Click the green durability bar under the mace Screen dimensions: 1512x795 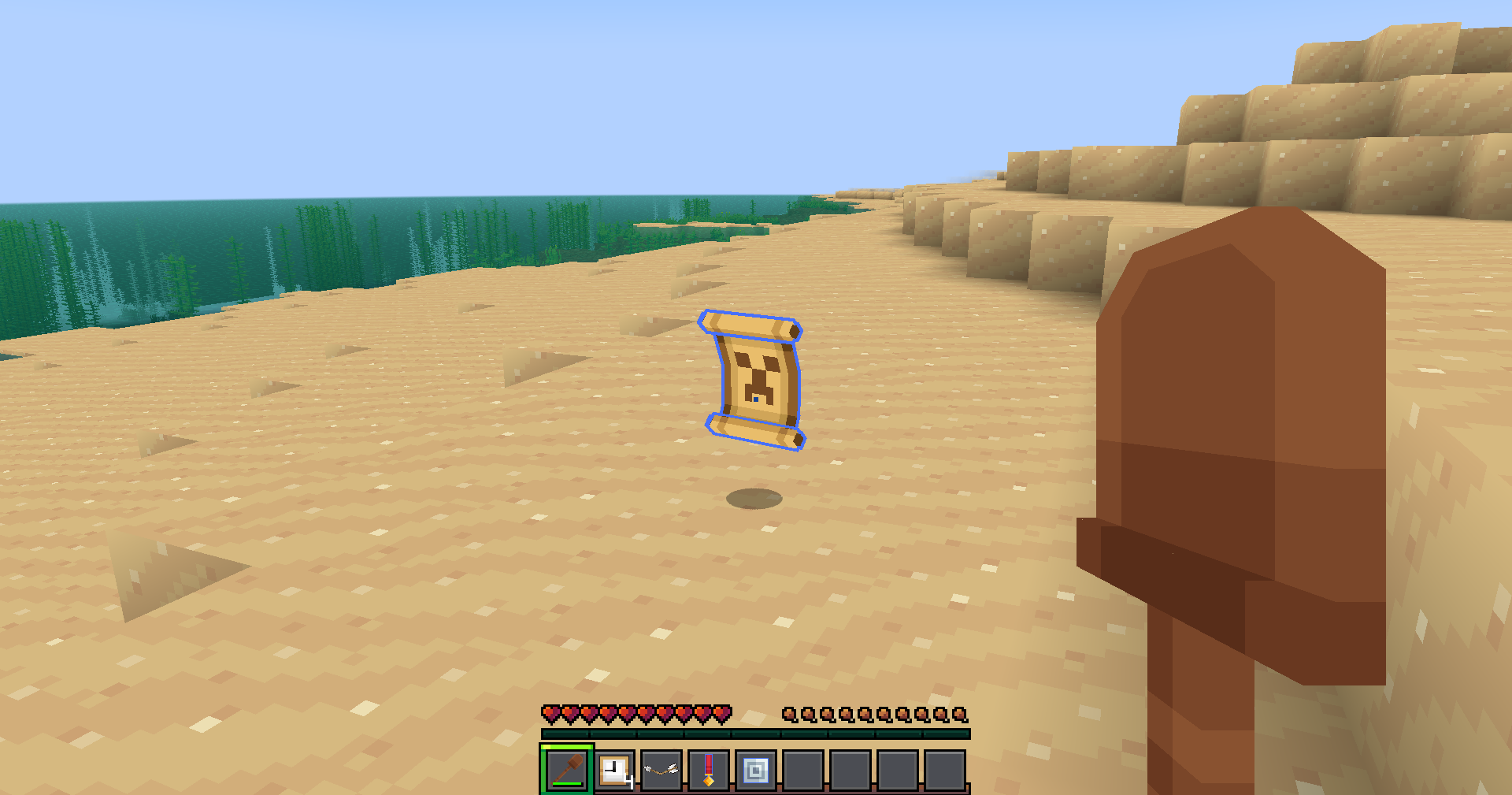pyautogui.click(x=566, y=783)
